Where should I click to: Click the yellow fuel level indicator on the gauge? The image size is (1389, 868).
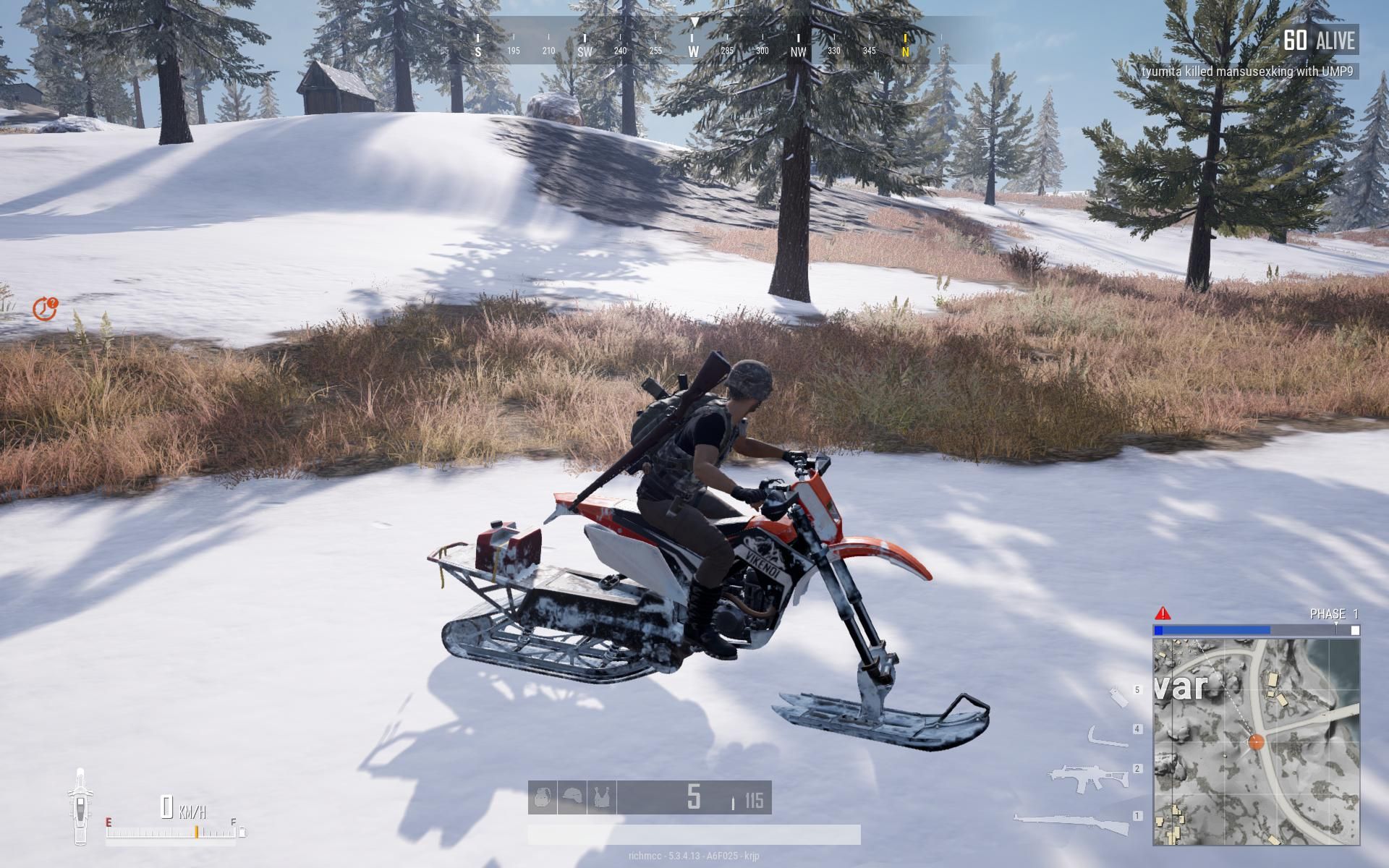(196, 830)
